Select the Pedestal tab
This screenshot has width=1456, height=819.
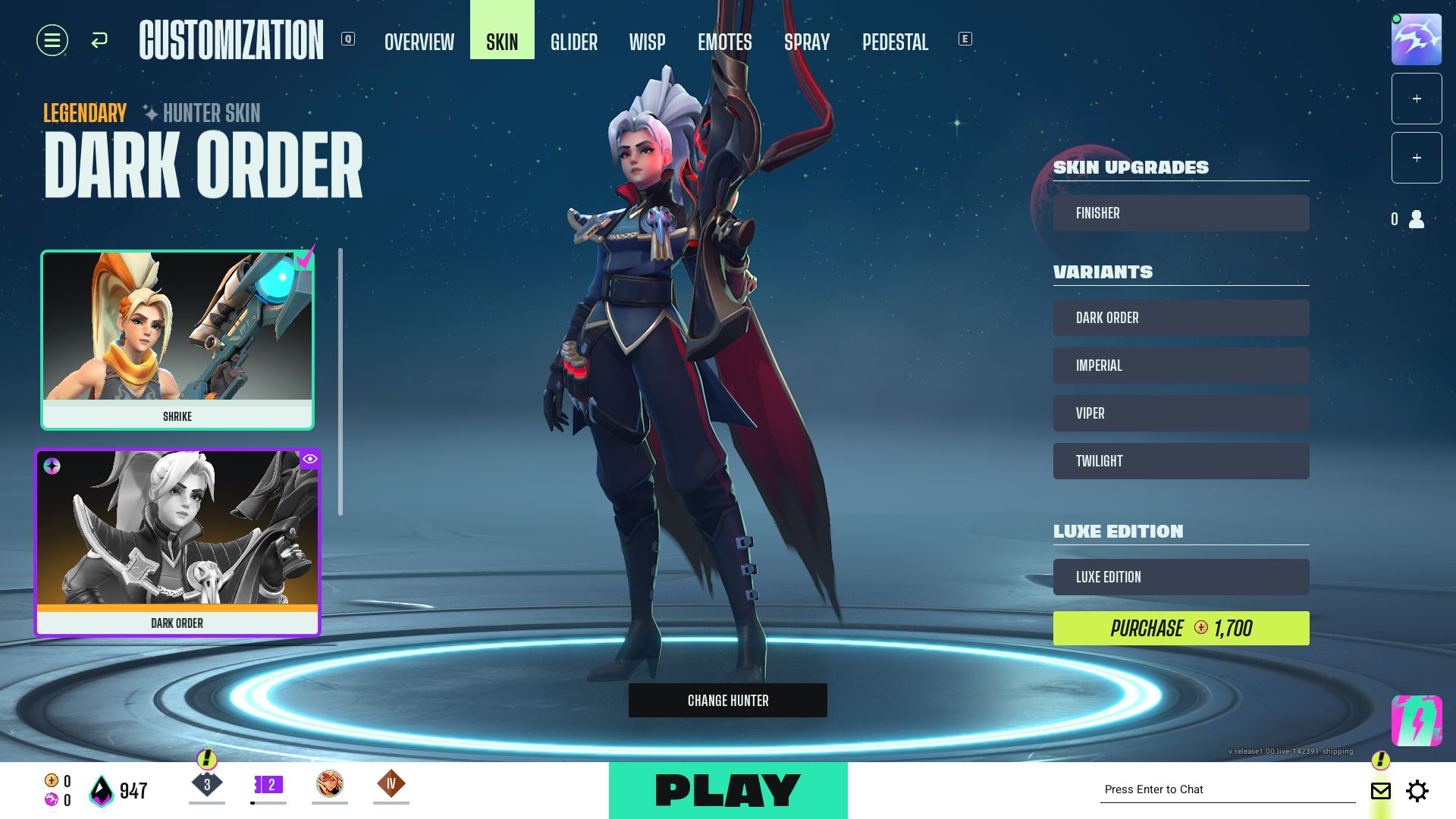[895, 42]
